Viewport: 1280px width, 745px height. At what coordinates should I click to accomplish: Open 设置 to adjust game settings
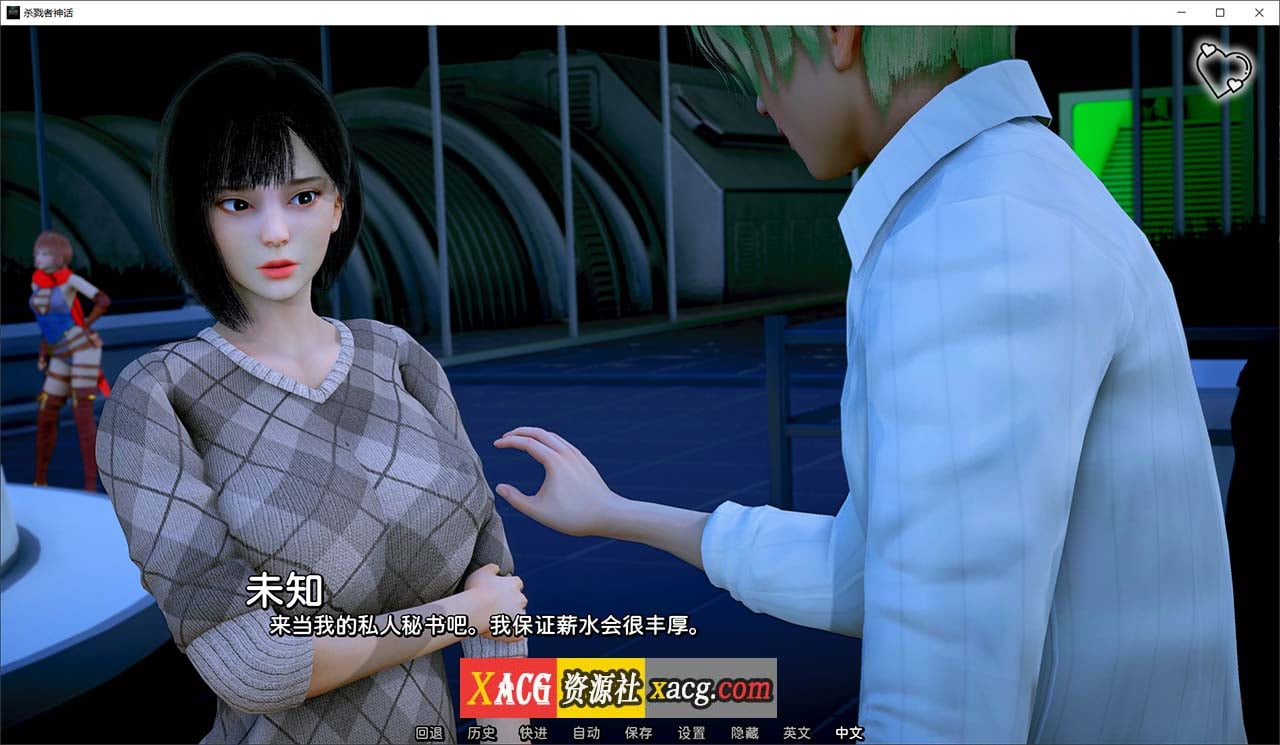click(x=690, y=733)
